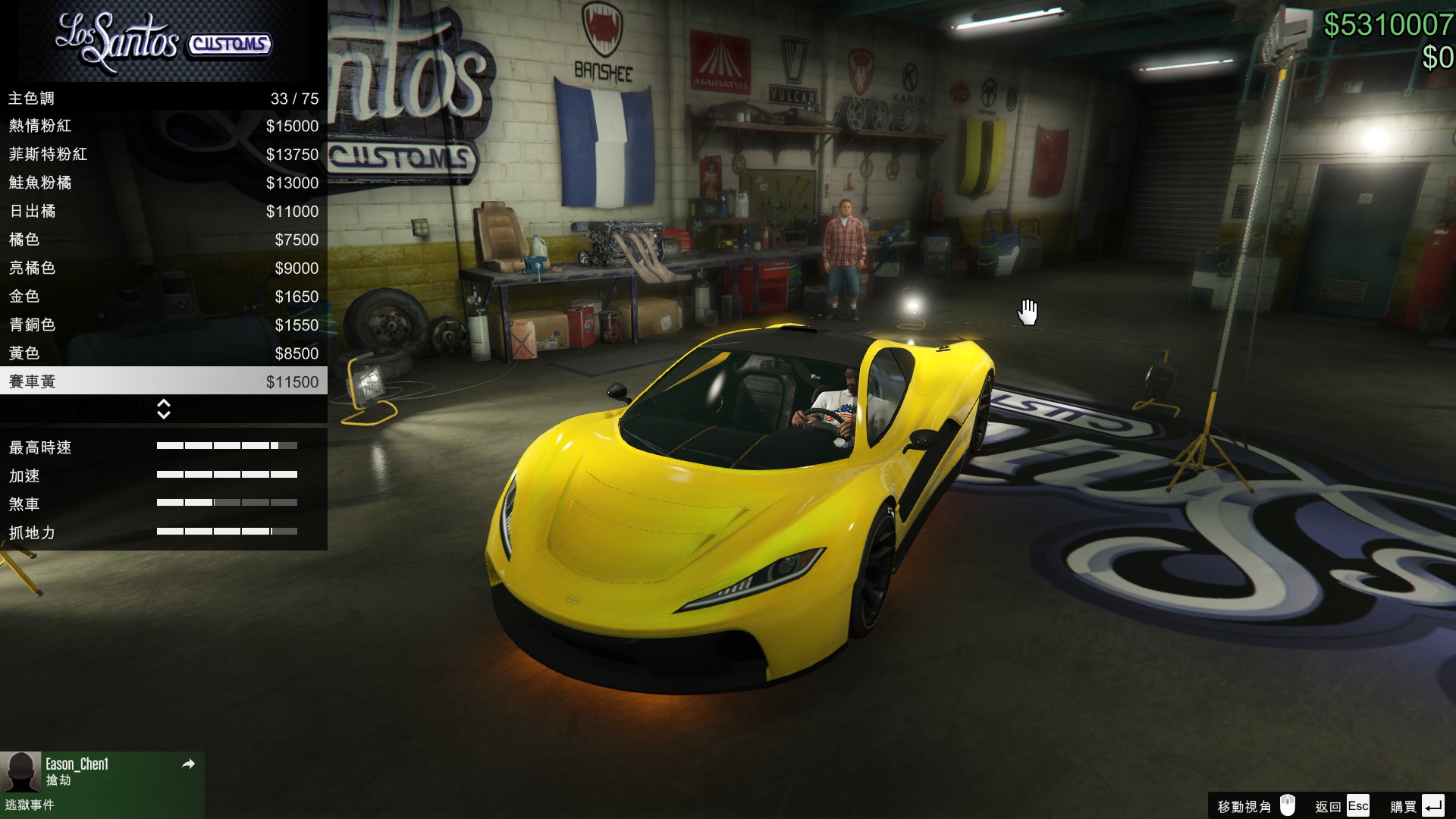This screenshot has height=819, width=1456.
Task: Open the Eason_Chen1 heist invite notification
Action: [102, 784]
